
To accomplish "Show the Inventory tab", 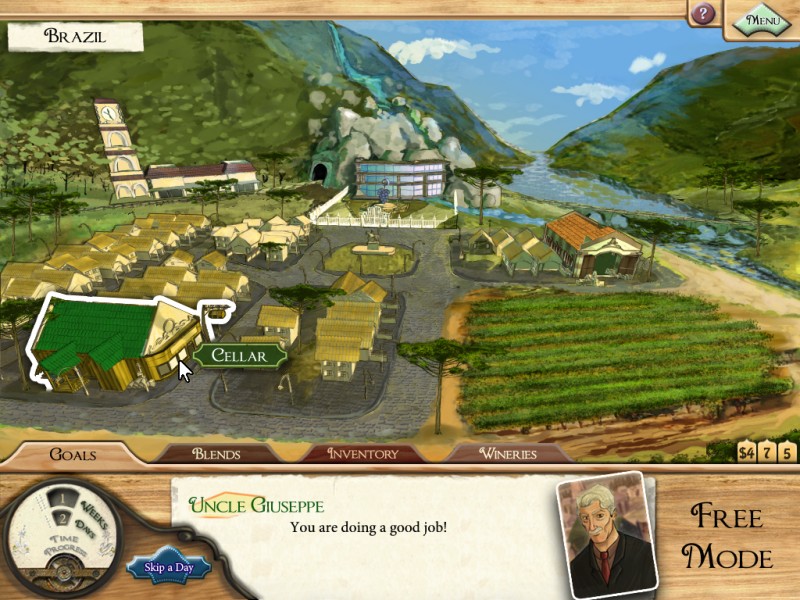I will click(363, 454).
